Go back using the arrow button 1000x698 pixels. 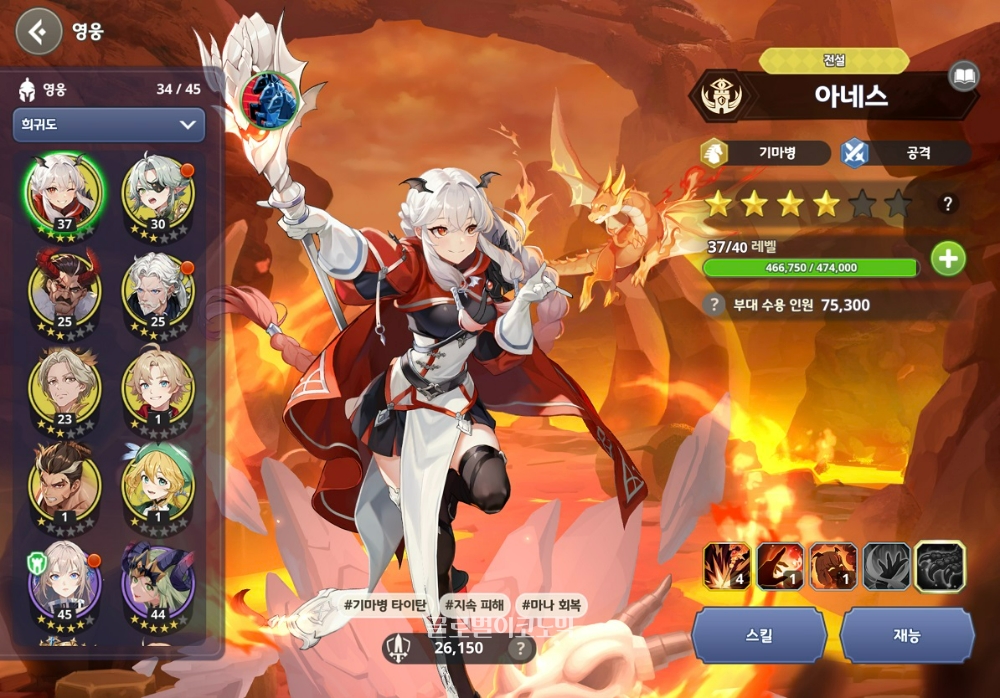pos(38,32)
